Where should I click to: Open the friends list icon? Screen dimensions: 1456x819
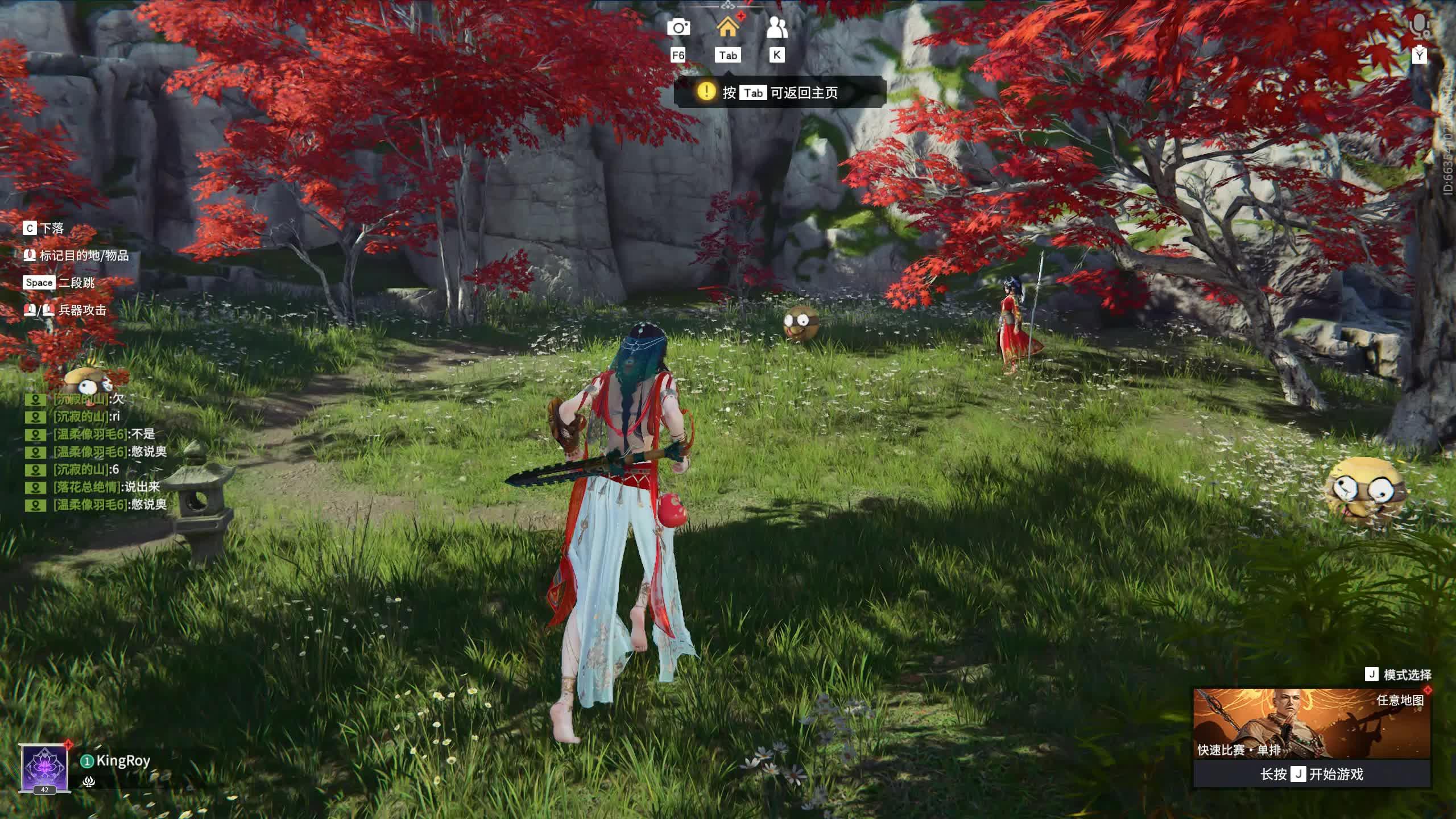(776, 27)
